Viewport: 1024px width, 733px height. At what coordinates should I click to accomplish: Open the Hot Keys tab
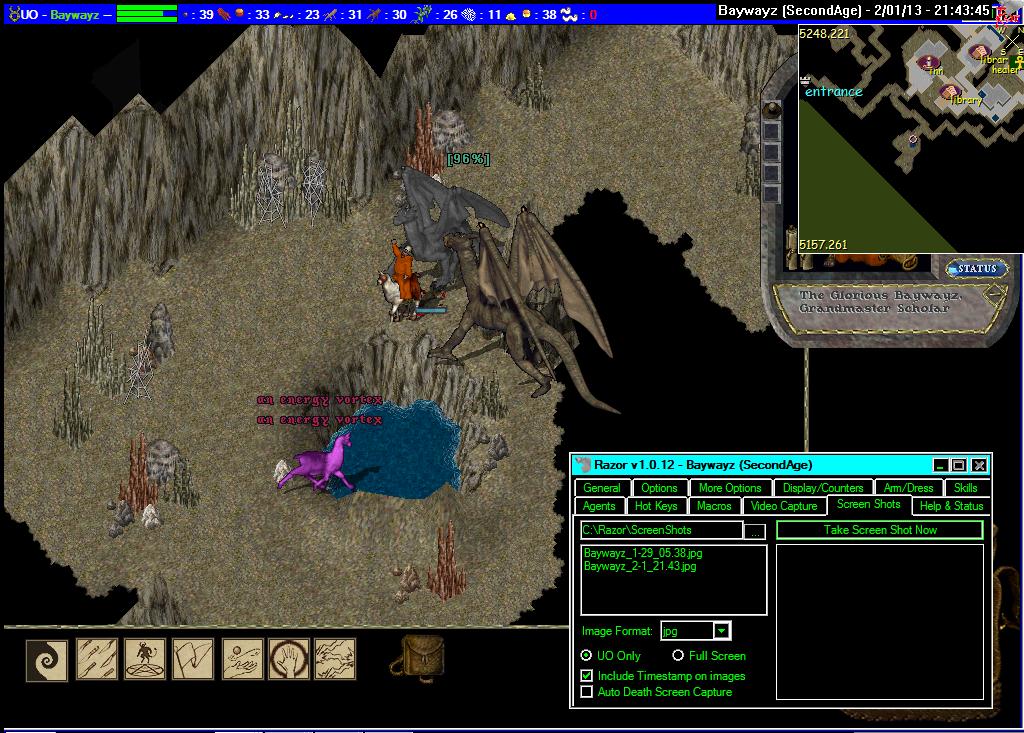(656, 506)
